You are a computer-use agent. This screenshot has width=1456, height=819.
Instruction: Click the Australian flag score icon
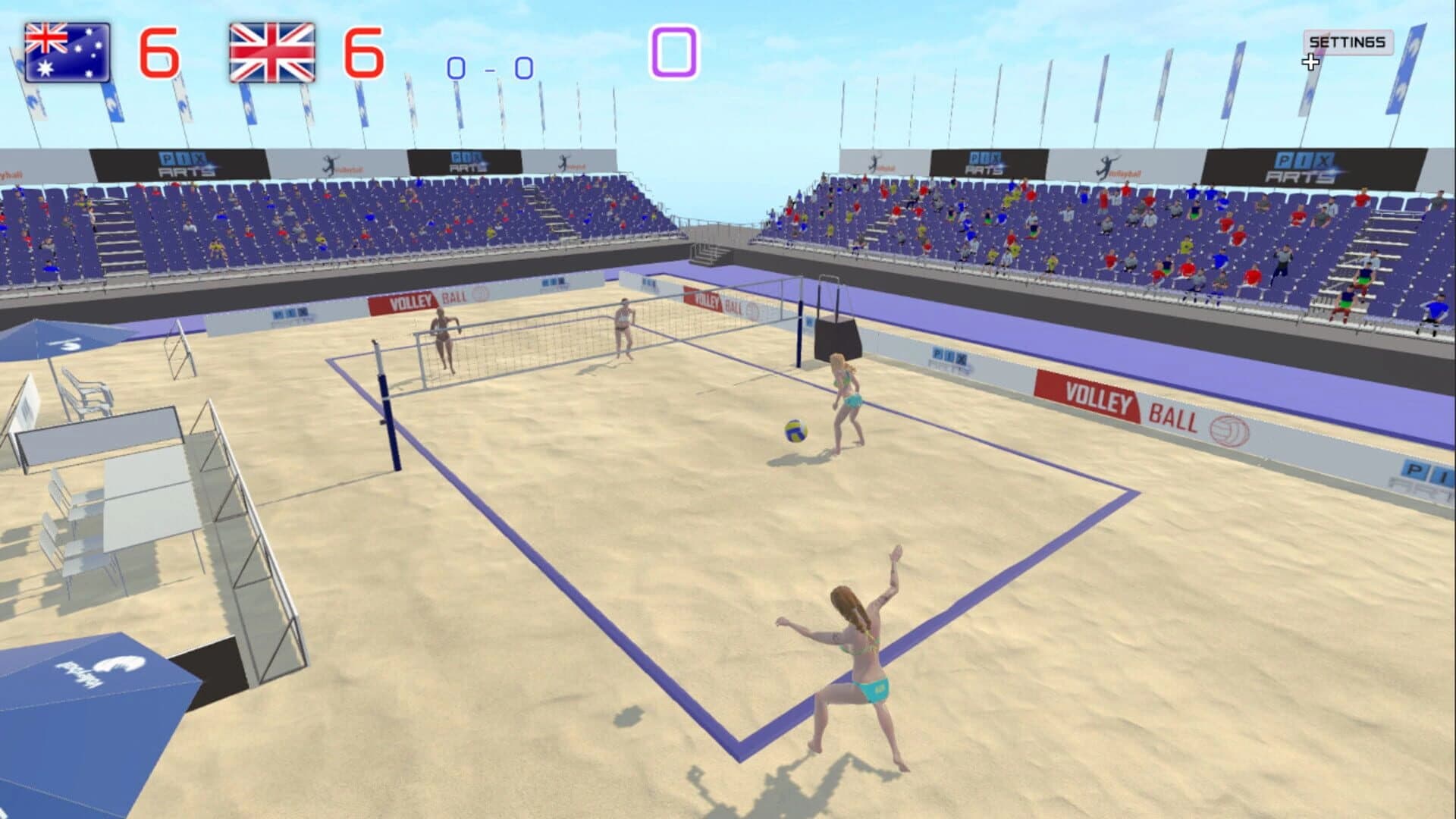coord(67,52)
